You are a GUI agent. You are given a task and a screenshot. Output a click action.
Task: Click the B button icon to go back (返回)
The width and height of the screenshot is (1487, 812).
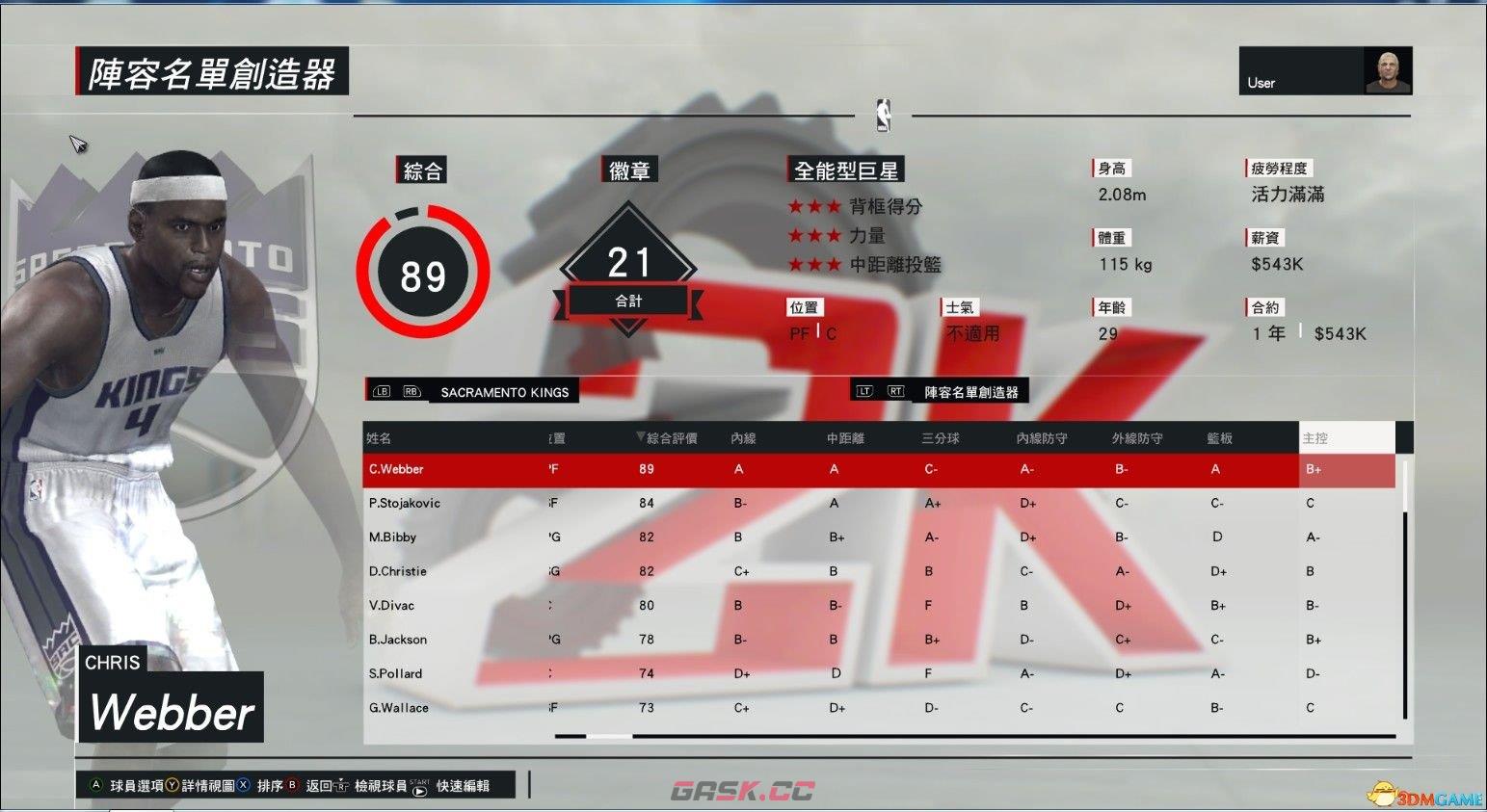pyautogui.click(x=292, y=786)
